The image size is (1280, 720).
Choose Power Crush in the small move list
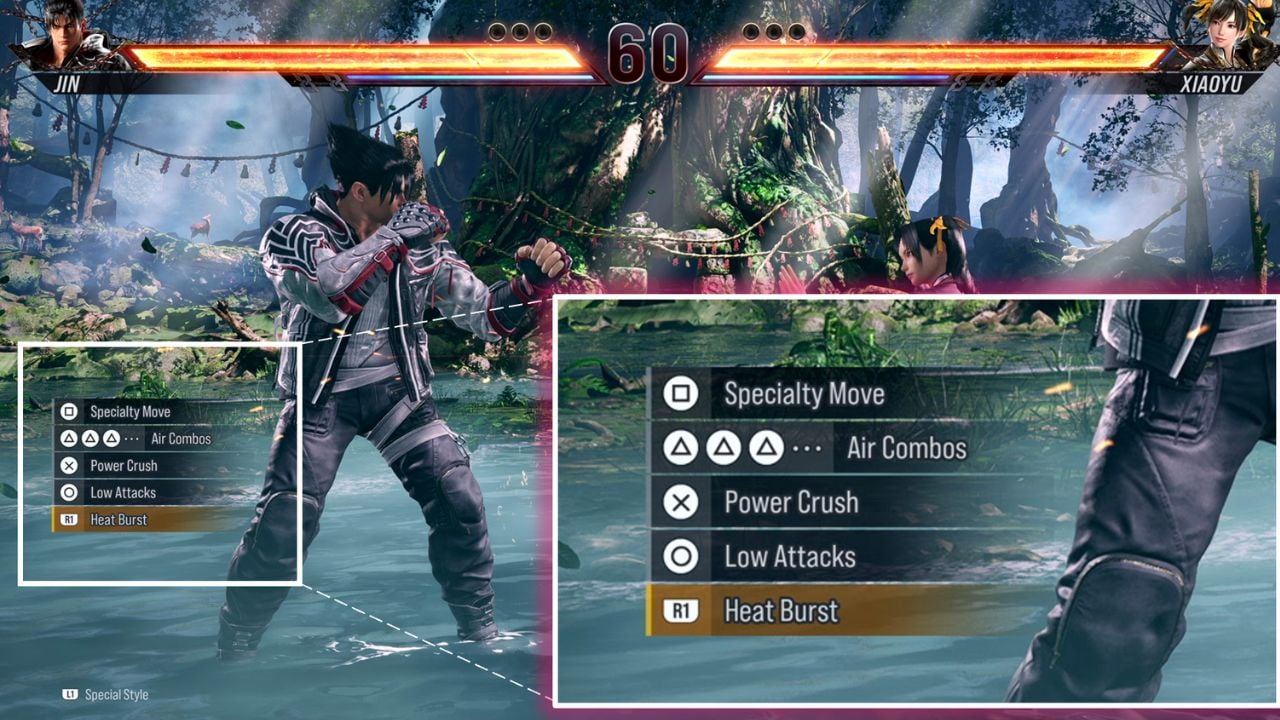point(123,465)
